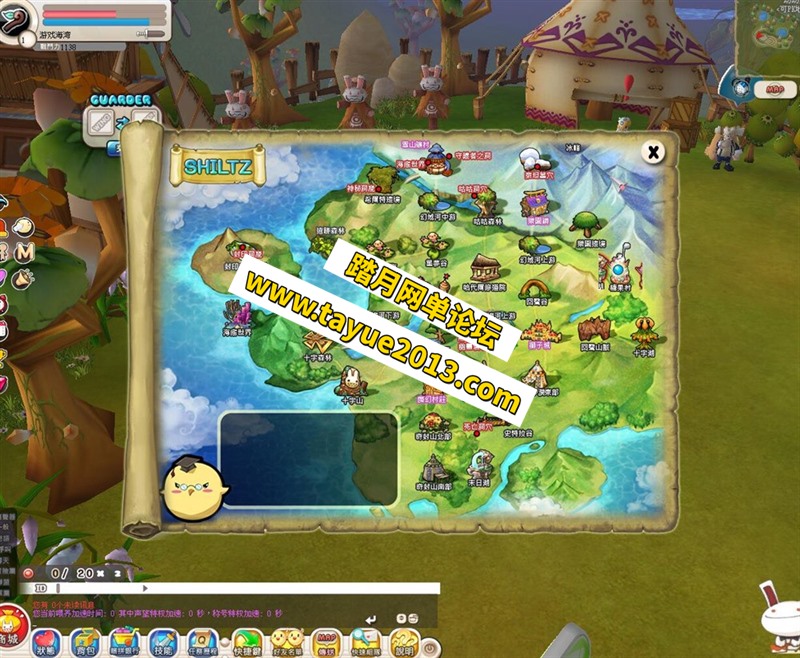Open the 好友名單 friends list

pos(288,641)
